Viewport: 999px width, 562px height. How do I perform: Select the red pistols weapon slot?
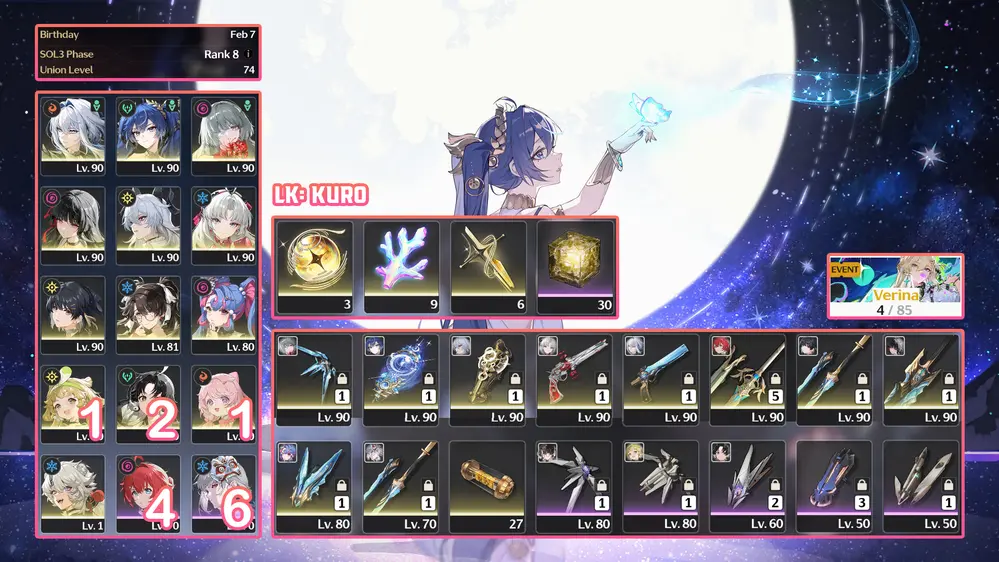tap(574, 380)
